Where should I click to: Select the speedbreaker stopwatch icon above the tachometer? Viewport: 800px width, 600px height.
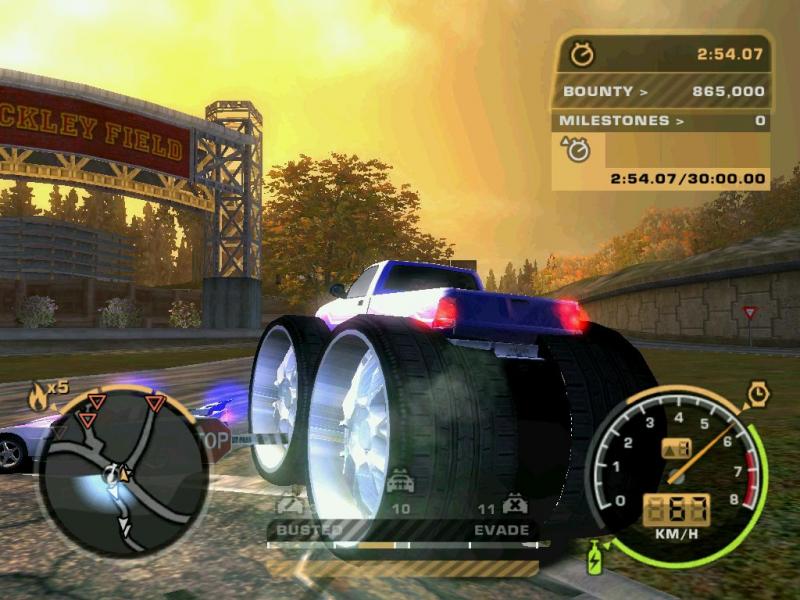(758, 394)
